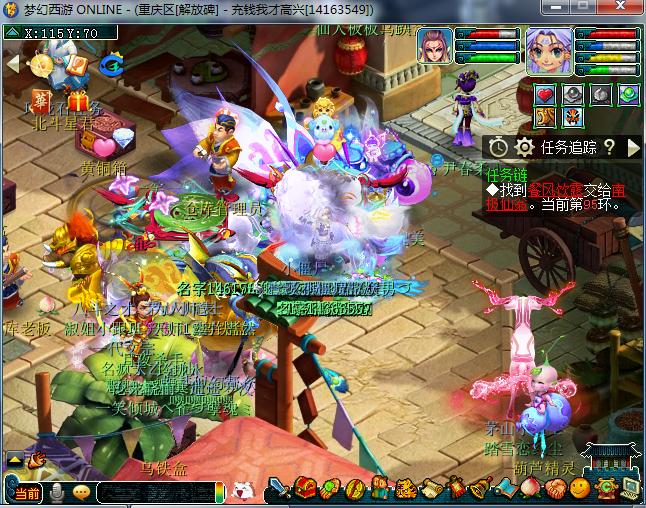This screenshot has width=646, height=508.
Task: Click the opera mask buff icon
Action: pyautogui.click(x=573, y=117)
